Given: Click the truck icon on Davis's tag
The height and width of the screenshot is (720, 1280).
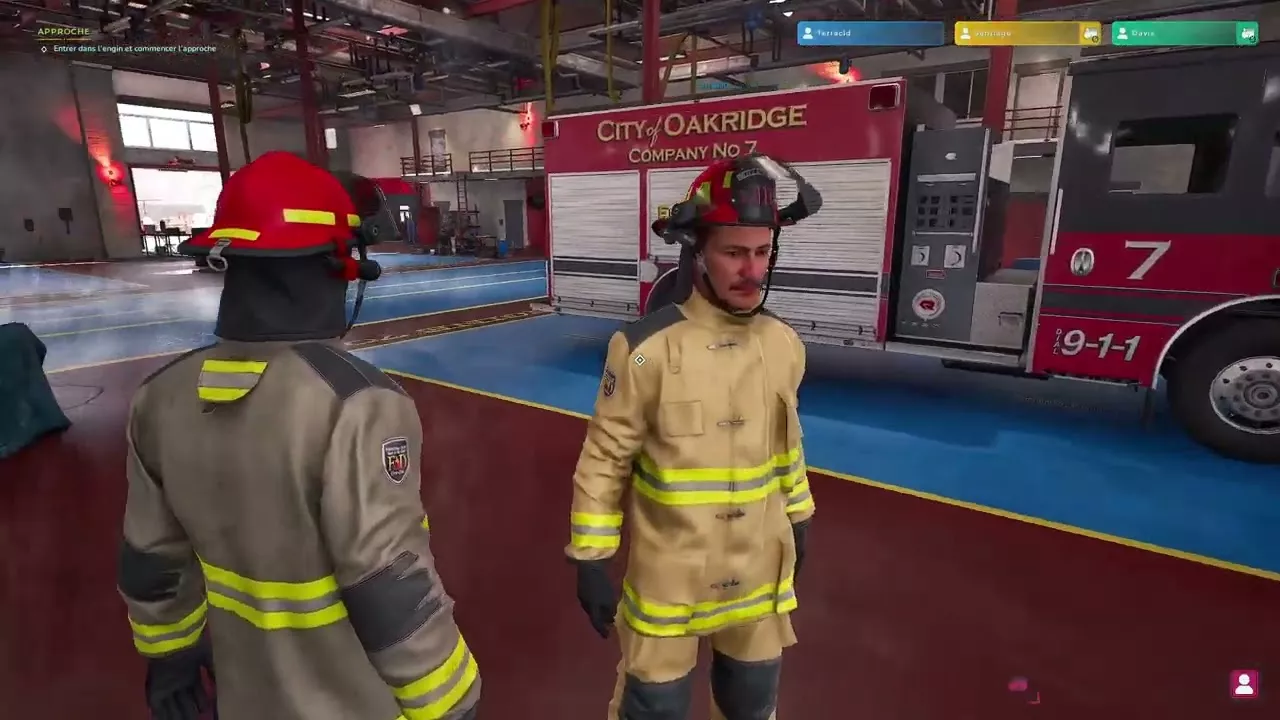Looking at the screenshot, I should 1247,34.
